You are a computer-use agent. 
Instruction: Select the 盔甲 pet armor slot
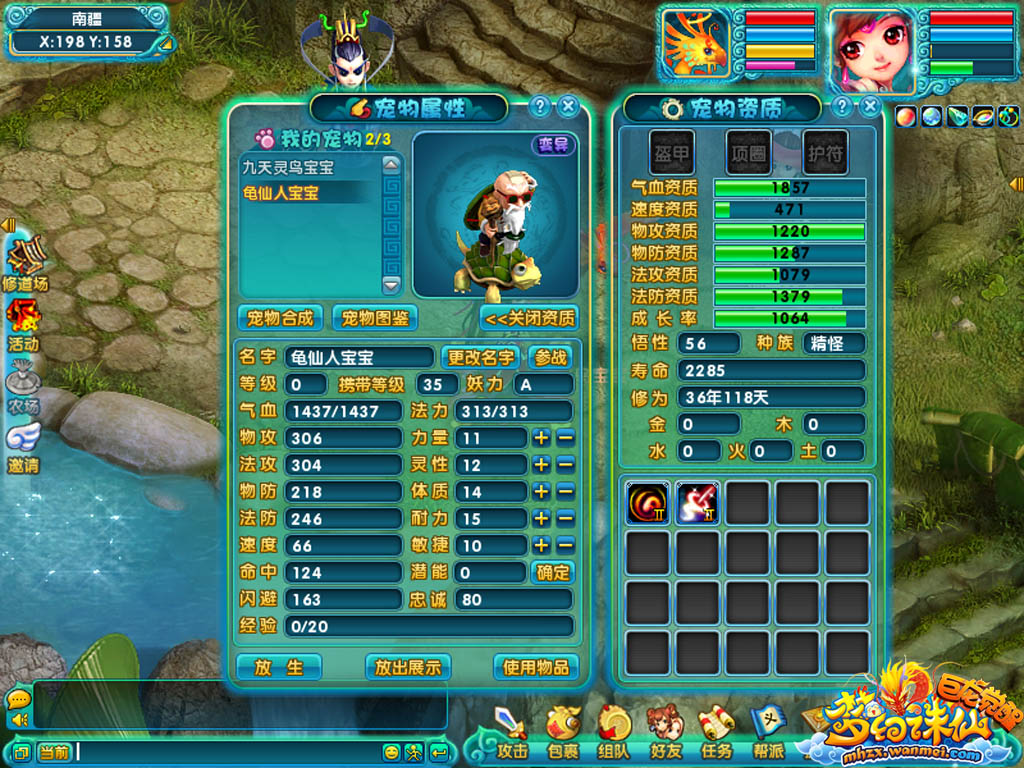coord(671,151)
